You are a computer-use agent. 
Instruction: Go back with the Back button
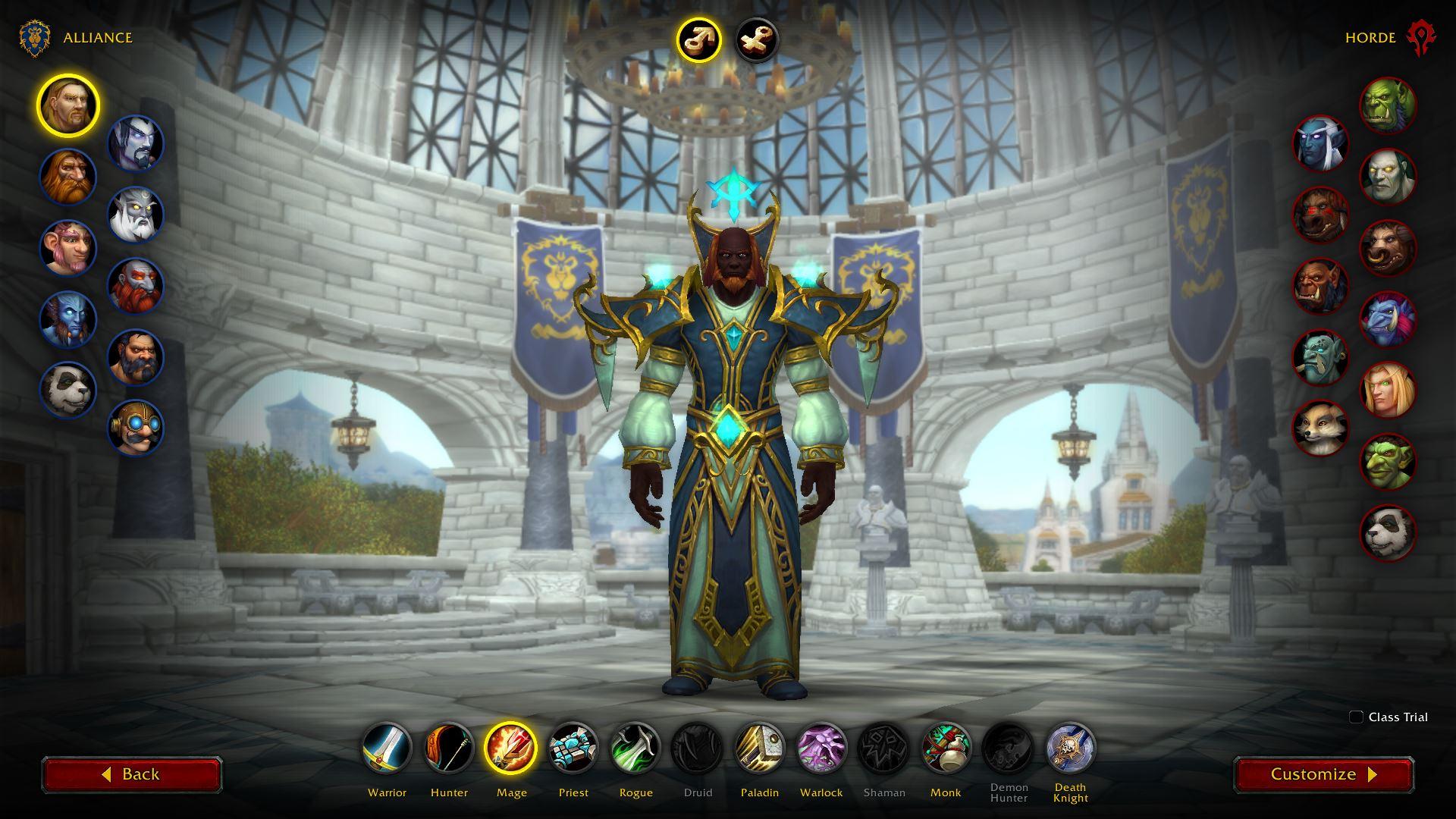tap(131, 774)
